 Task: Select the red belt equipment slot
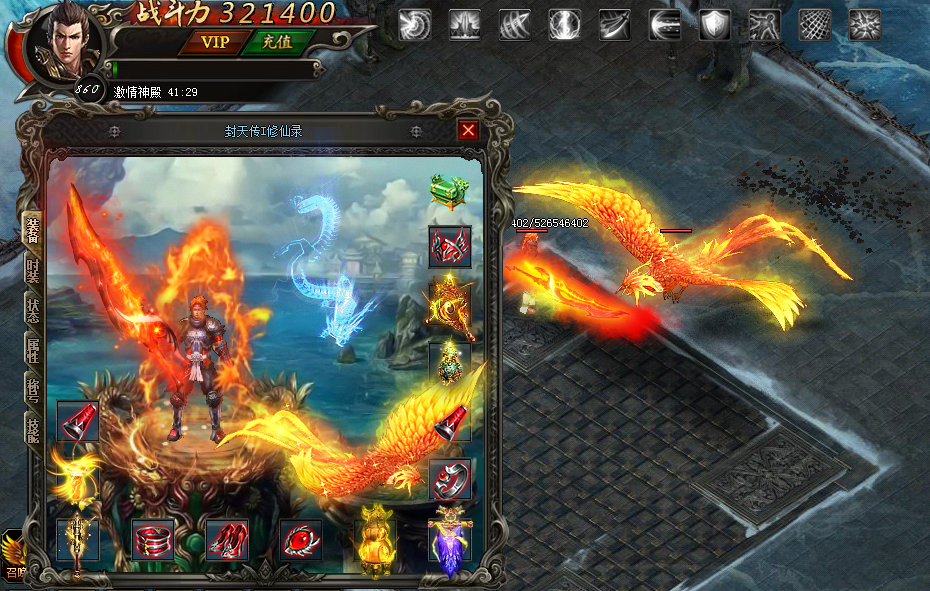tap(153, 540)
